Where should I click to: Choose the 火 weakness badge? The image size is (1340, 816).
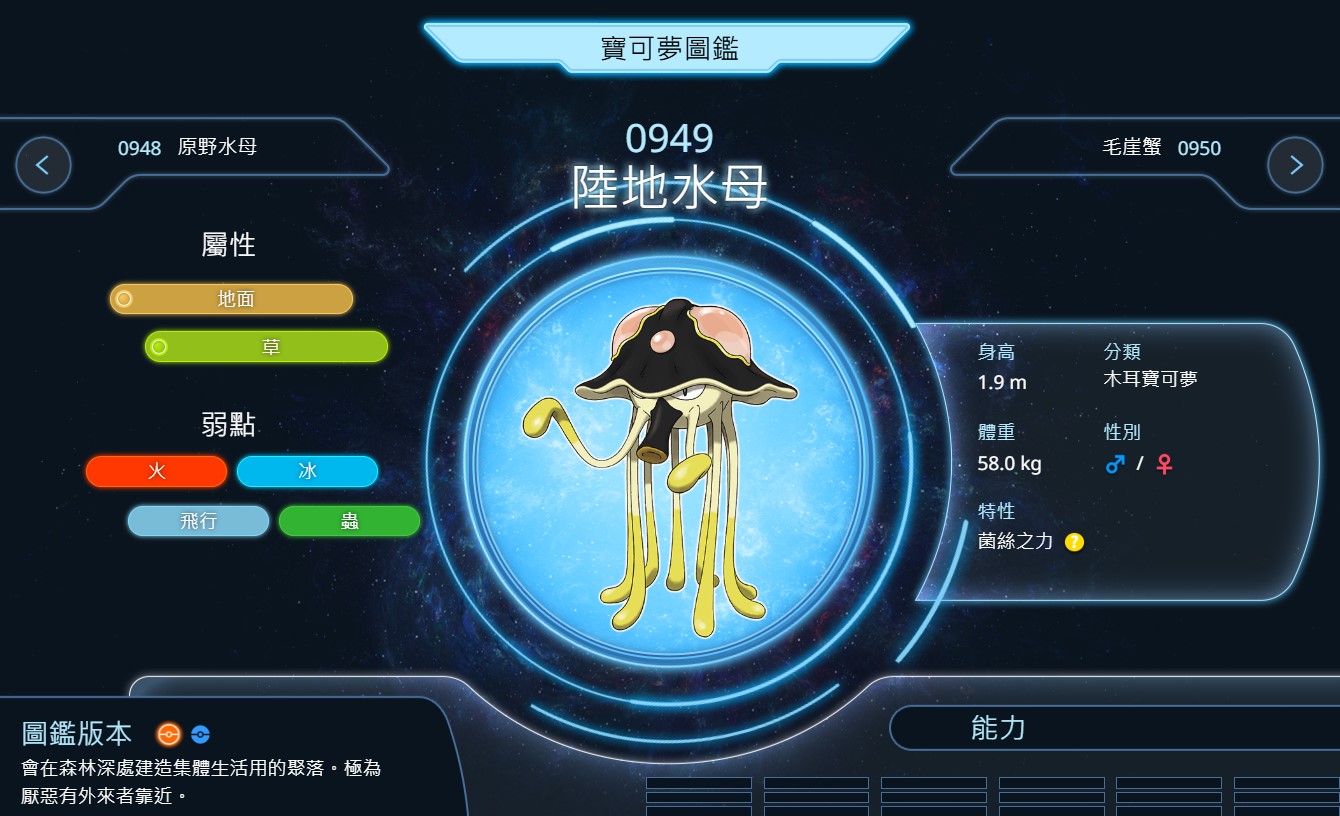[157, 472]
